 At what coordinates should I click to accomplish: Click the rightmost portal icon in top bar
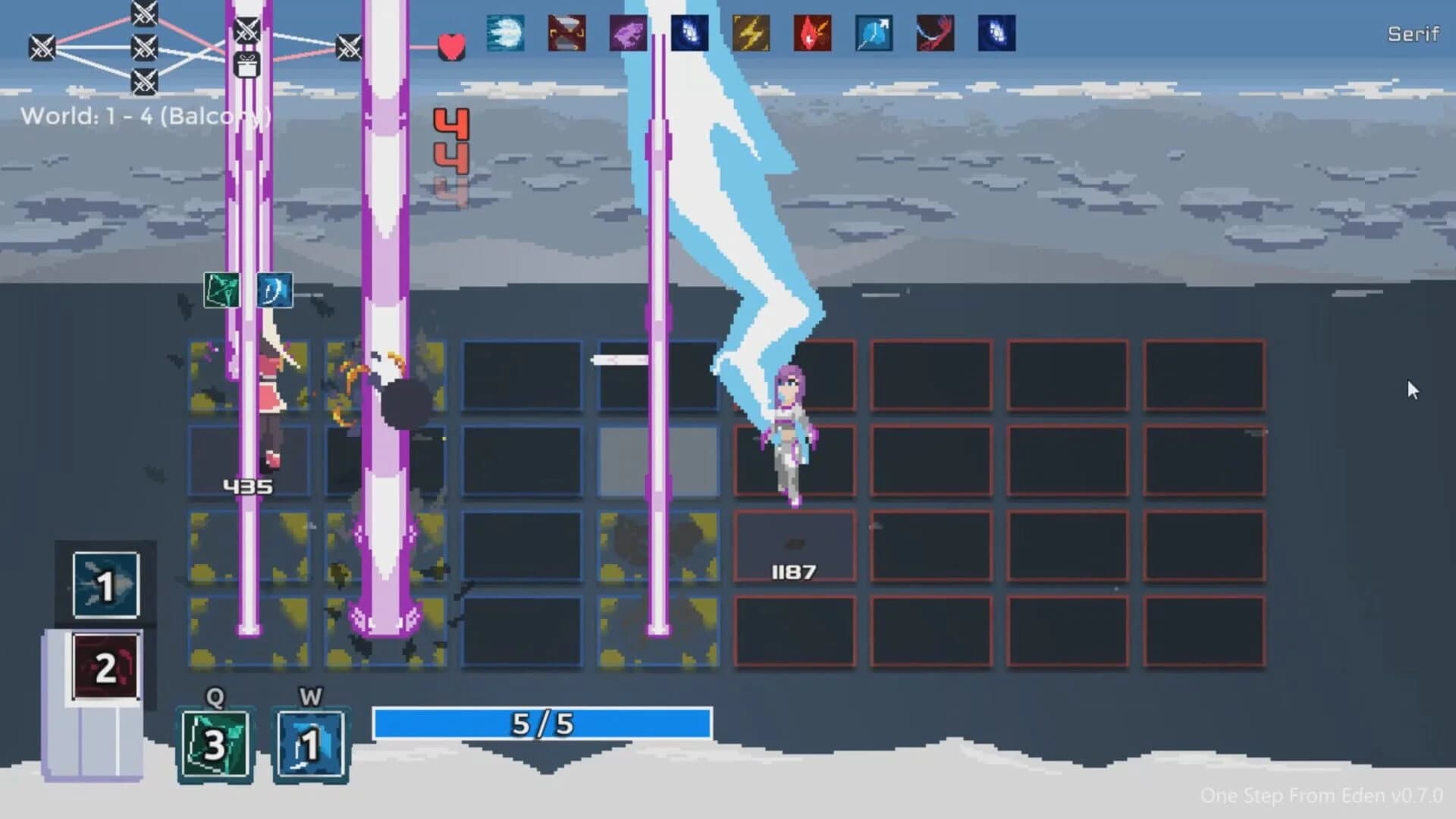[996, 33]
